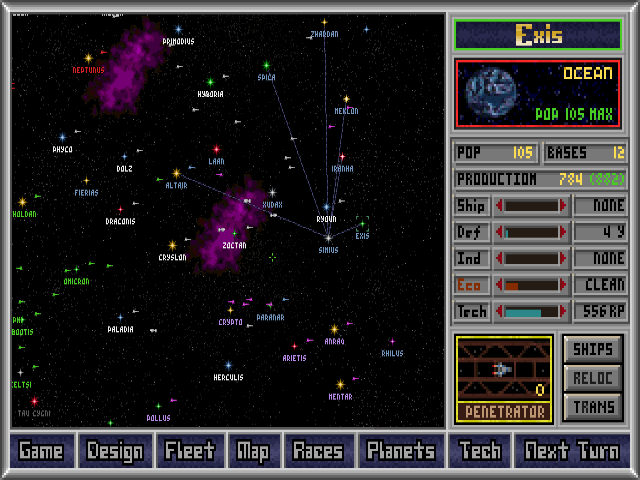The height and width of the screenshot is (480, 640).
Task: Select the Altair star system
Action: tap(177, 174)
